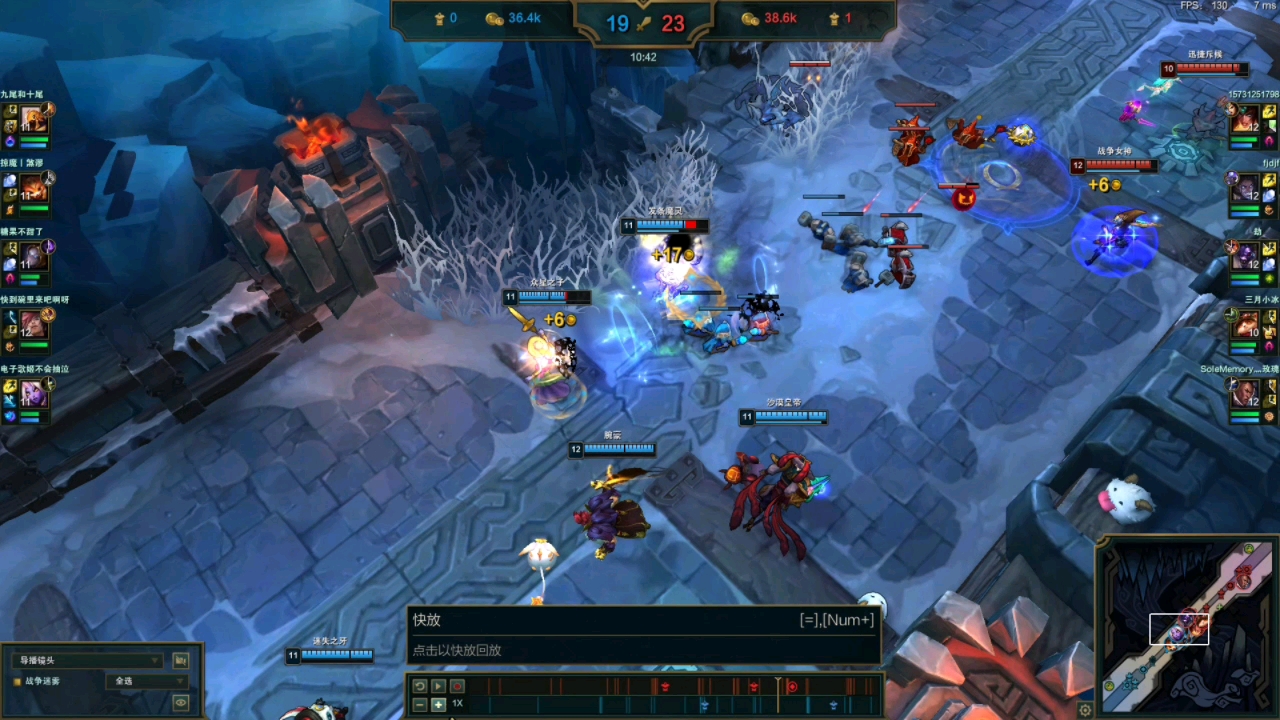The image size is (1280, 720).
Task: Increase playback speed with the plus button
Action: (x=438, y=705)
